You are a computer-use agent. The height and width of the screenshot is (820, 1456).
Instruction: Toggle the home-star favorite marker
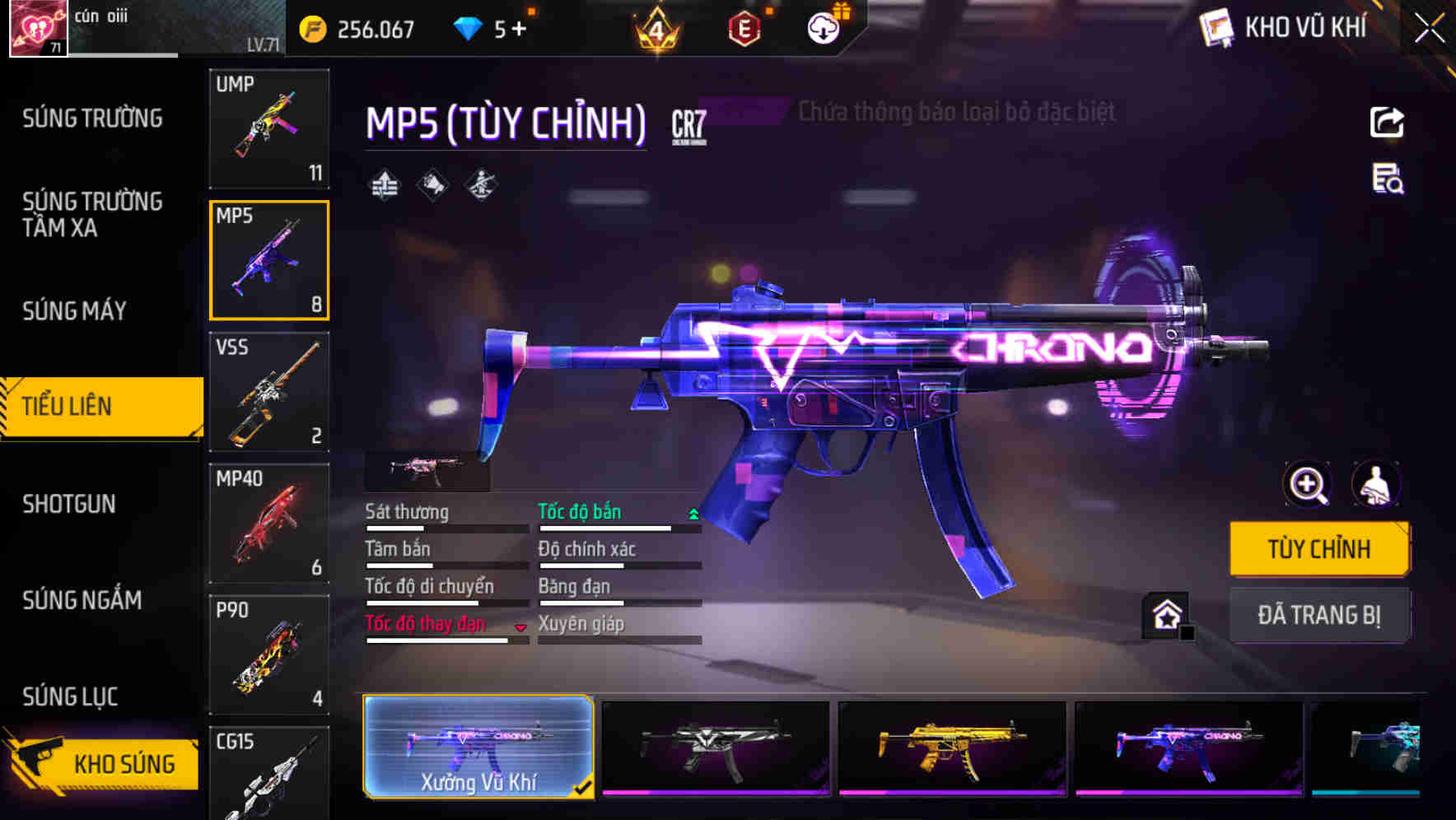tap(1165, 615)
